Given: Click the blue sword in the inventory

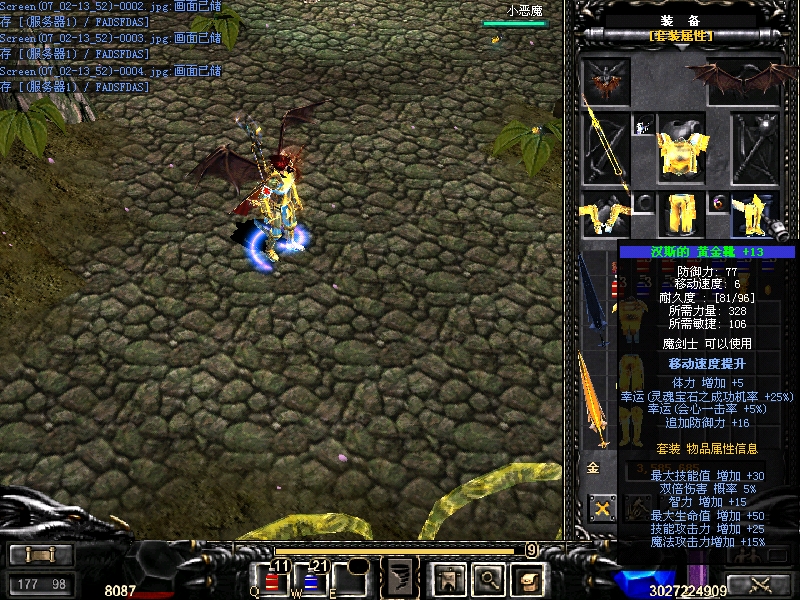Looking at the screenshot, I should point(594,300).
